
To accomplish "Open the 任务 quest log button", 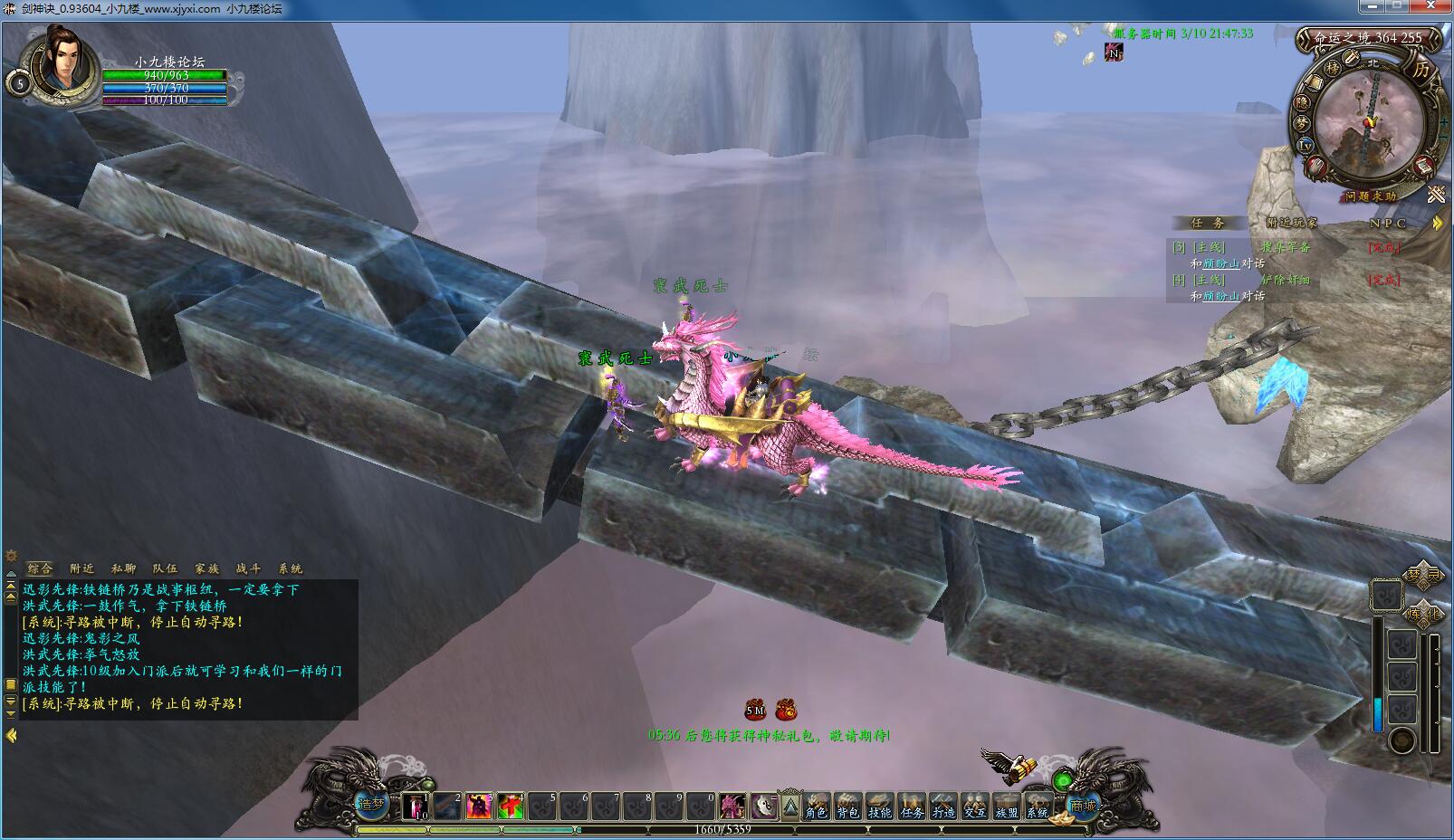I will point(912,806).
